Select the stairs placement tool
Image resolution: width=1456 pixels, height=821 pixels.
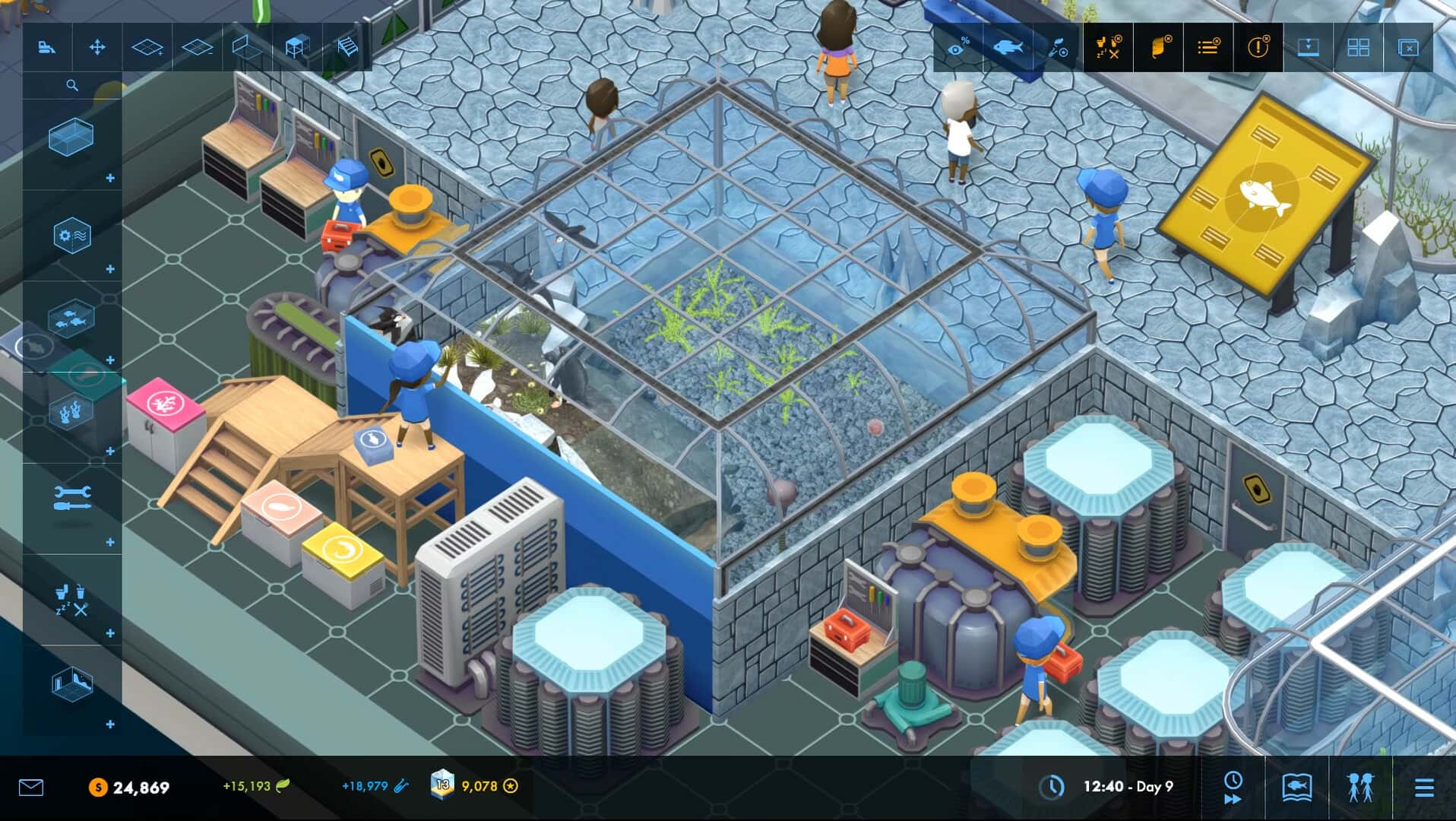[x=346, y=47]
